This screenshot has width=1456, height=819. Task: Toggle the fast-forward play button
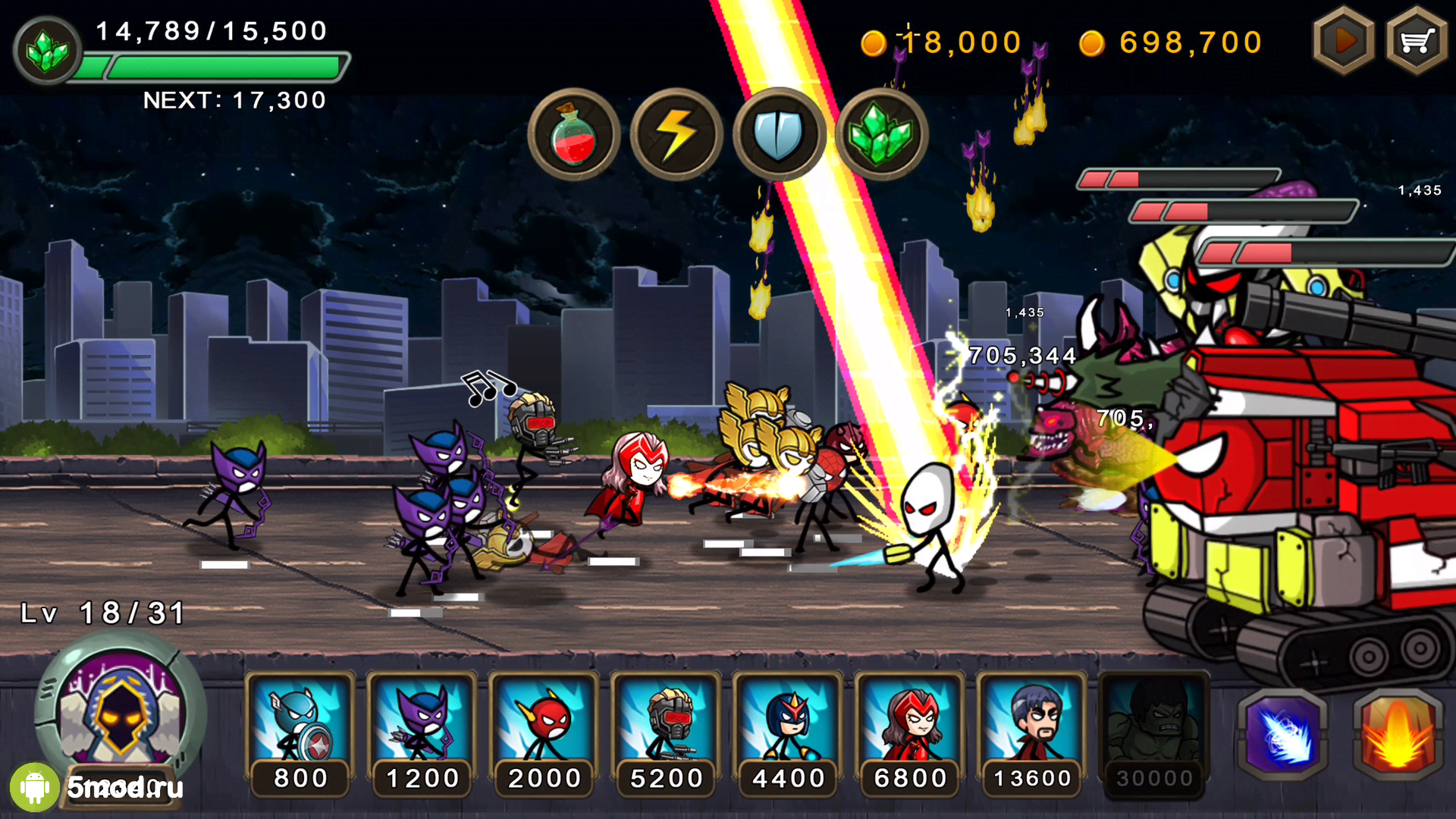tap(1343, 41)
